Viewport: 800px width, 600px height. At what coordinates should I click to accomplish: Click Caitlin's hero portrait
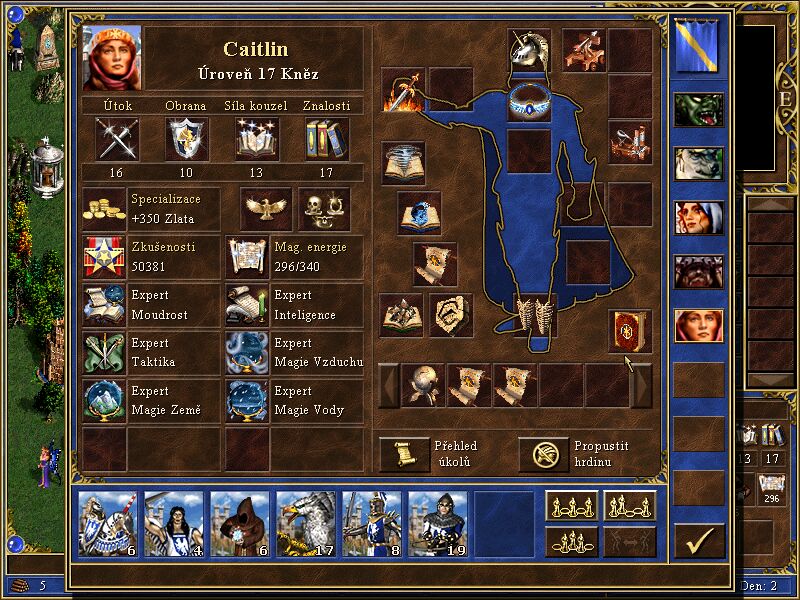point(112,58)
